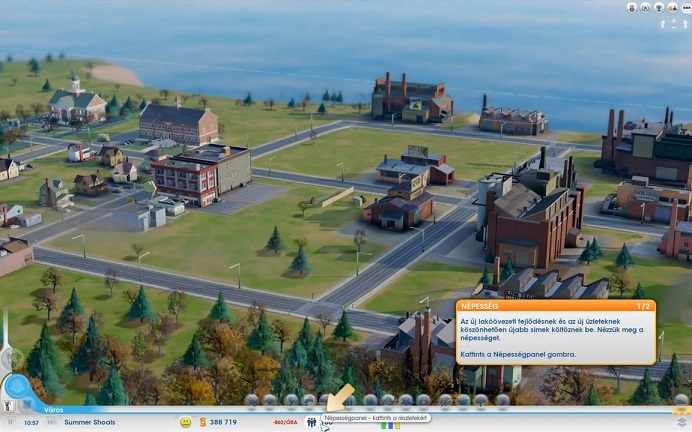The width and height of the screenshot is (692, 432).
Task: Open the population panel (people icon)
Action: (x=311, y=422)
